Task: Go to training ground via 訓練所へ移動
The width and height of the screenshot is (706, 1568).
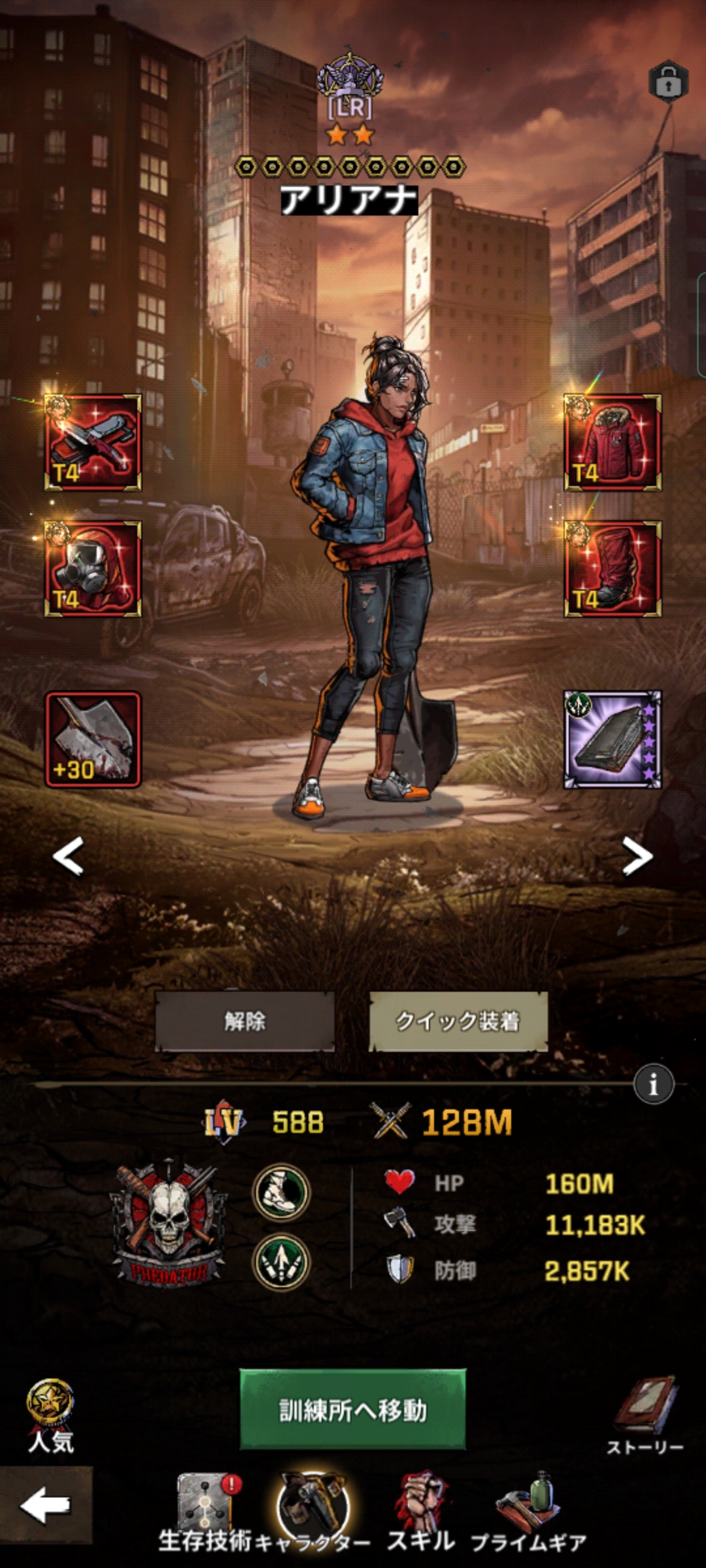Action: point(352,1409)
